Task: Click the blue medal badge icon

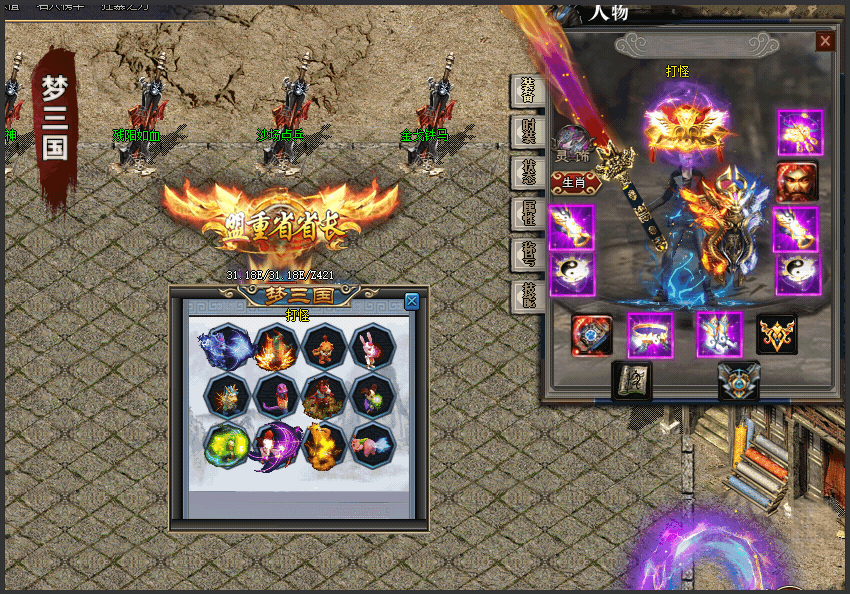Action: coord(738,381)
